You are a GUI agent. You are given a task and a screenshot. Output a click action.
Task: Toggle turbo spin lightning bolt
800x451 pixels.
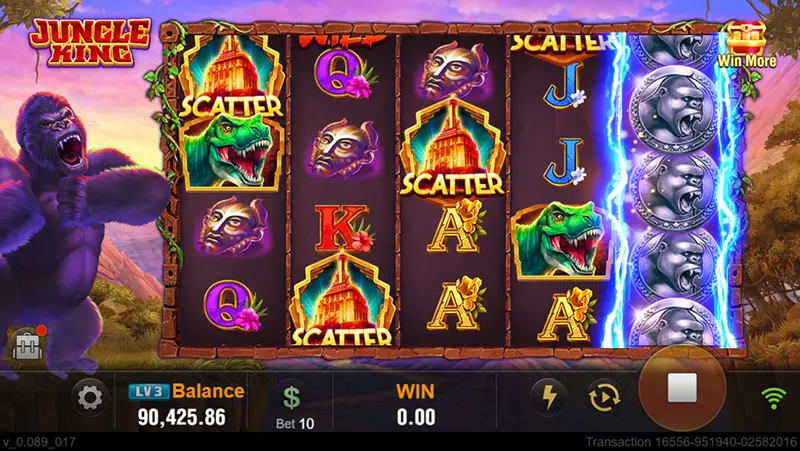[548, 397]
